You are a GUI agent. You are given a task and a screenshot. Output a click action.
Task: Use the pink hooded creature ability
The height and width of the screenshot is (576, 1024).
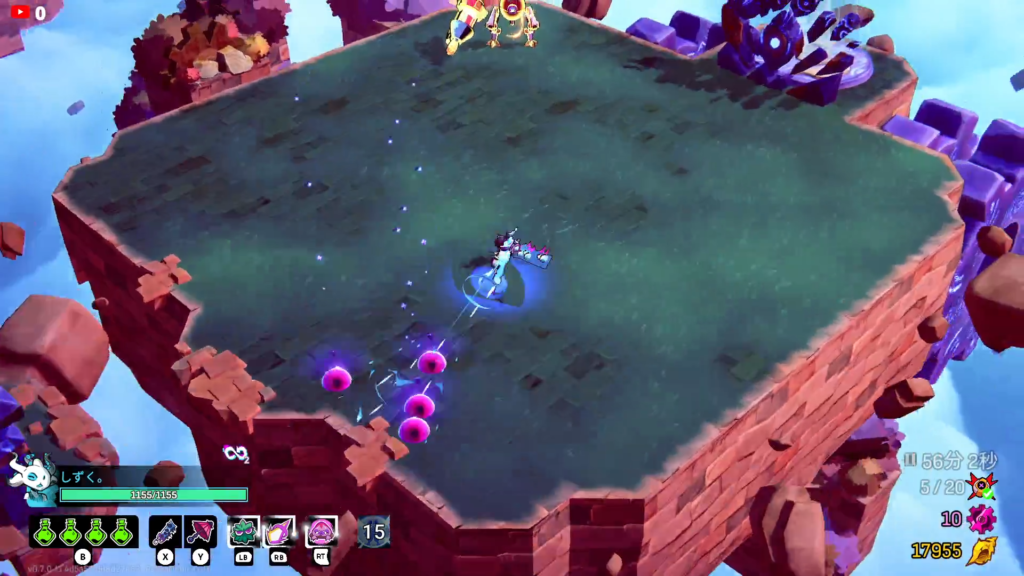321,531
